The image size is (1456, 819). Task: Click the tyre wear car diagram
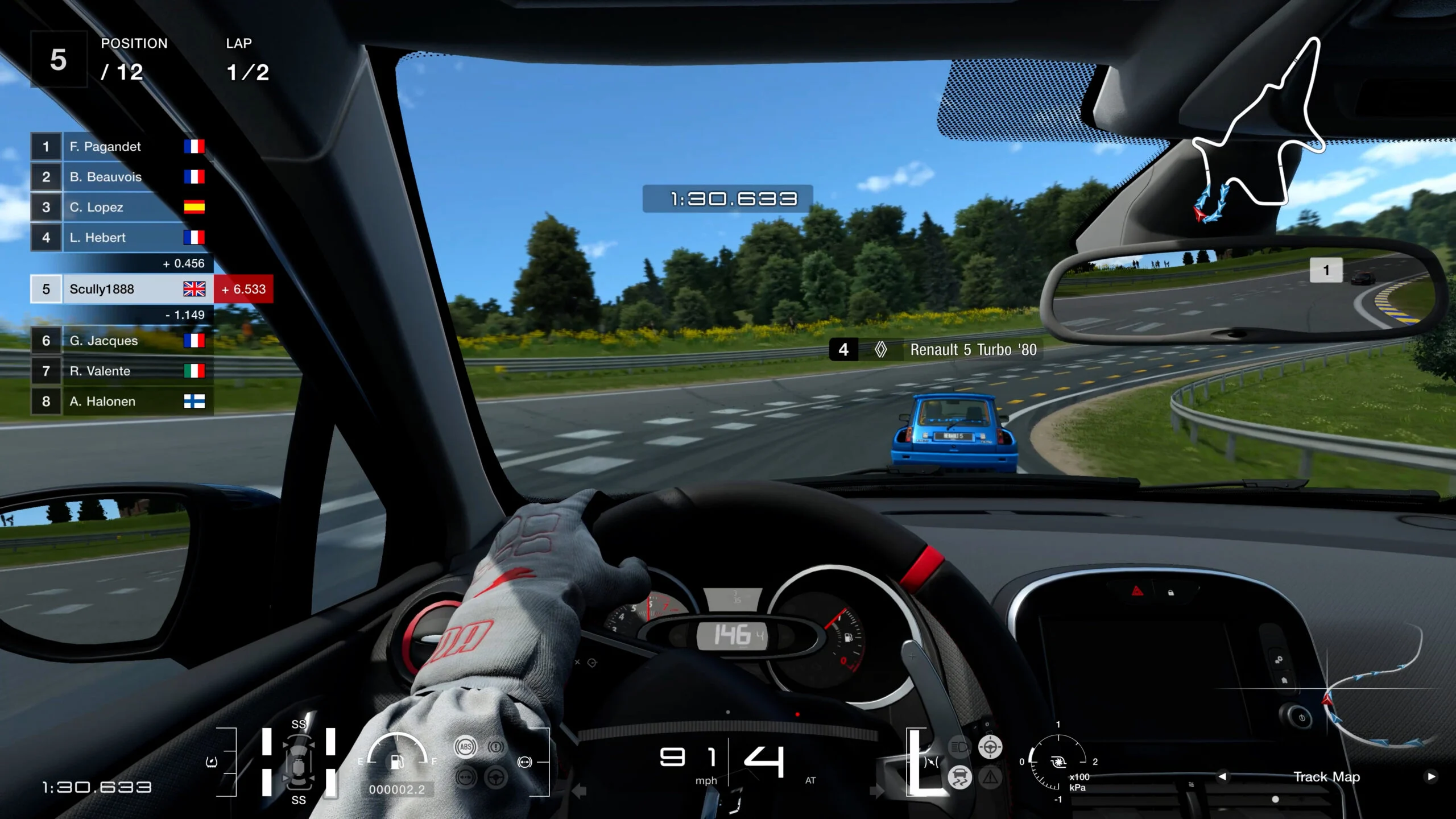[299, 762]
